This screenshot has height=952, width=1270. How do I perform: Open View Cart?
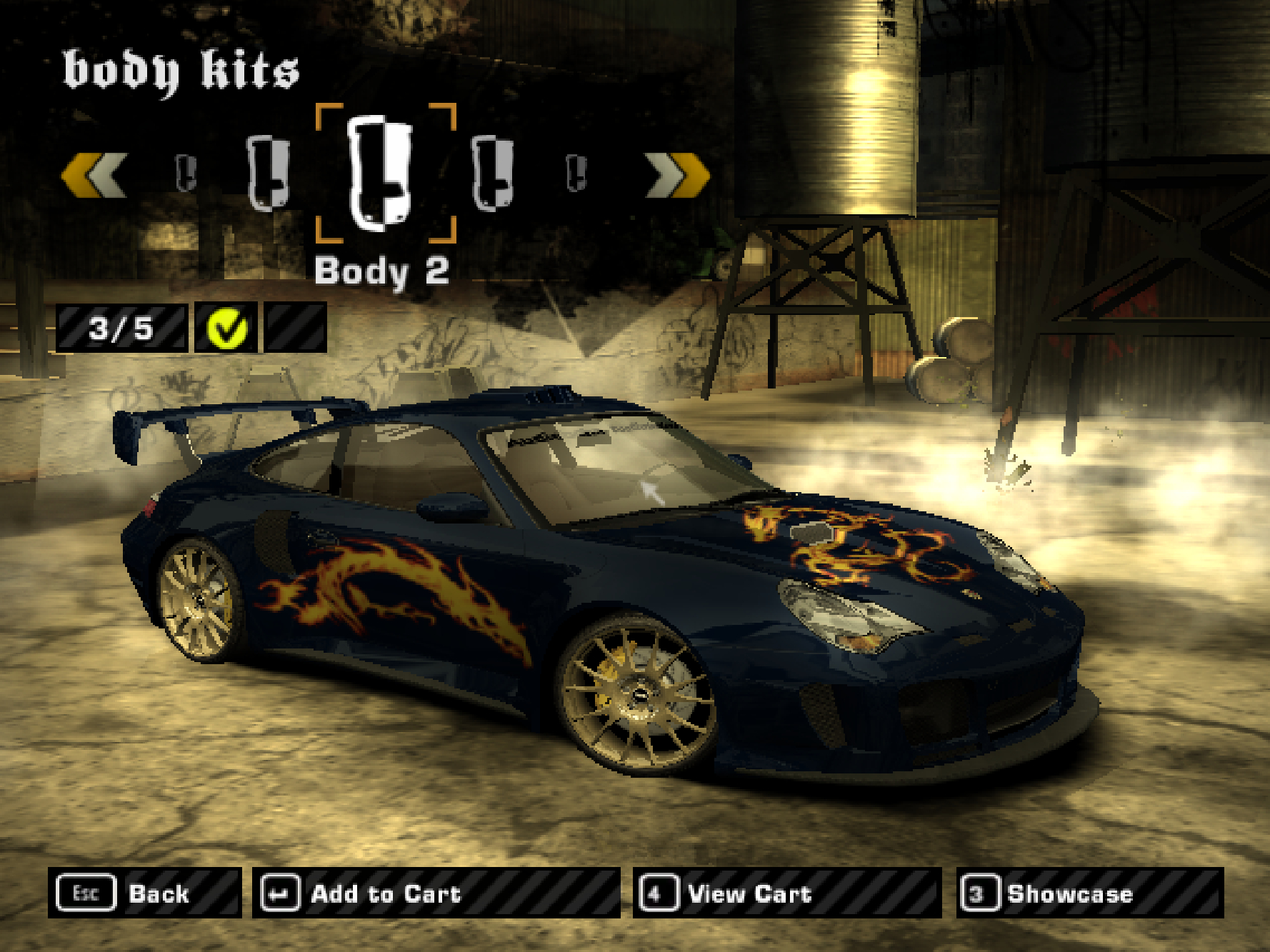tap(786, 893)
